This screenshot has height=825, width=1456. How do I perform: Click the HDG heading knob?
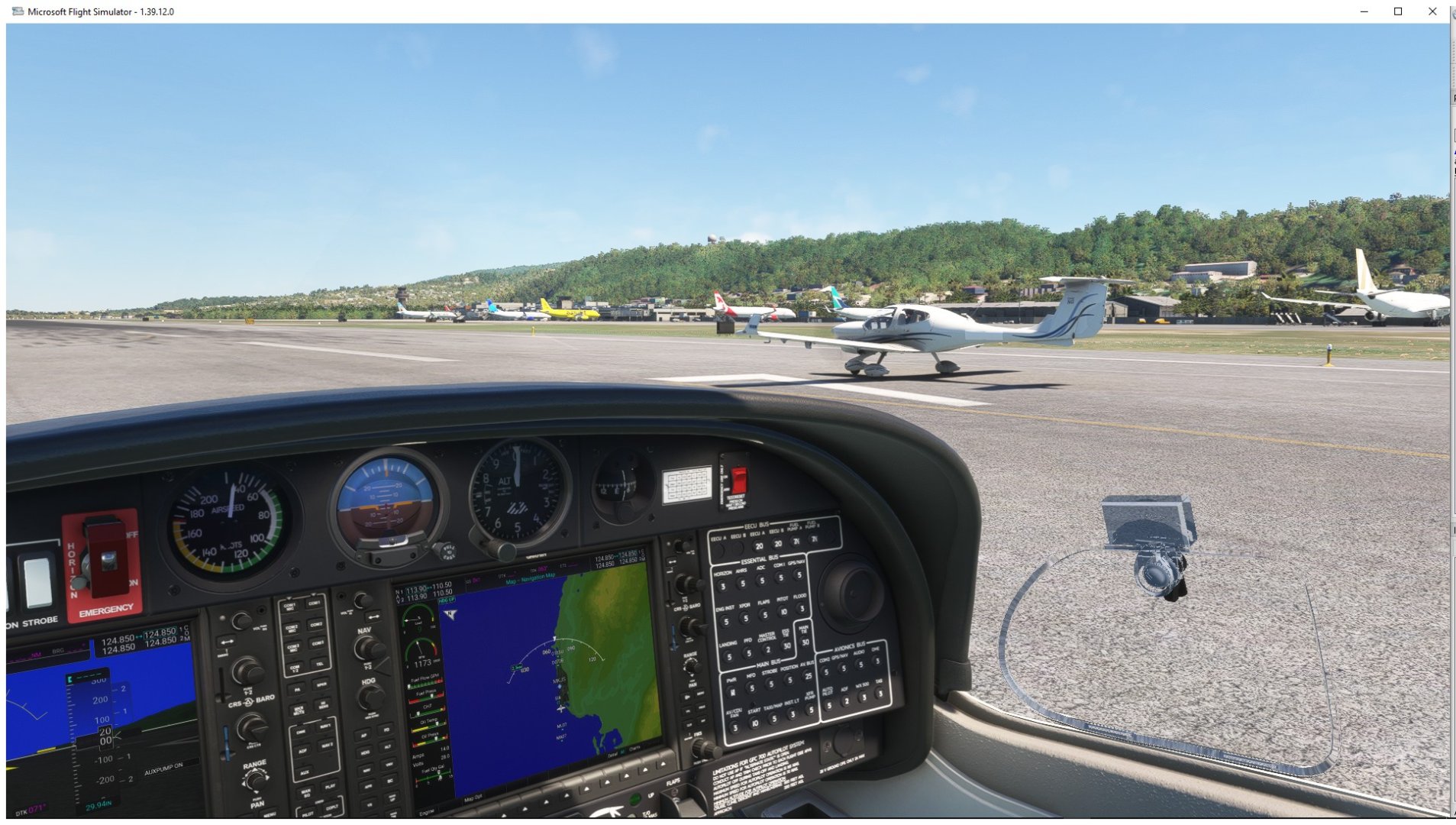click(371, 697)
